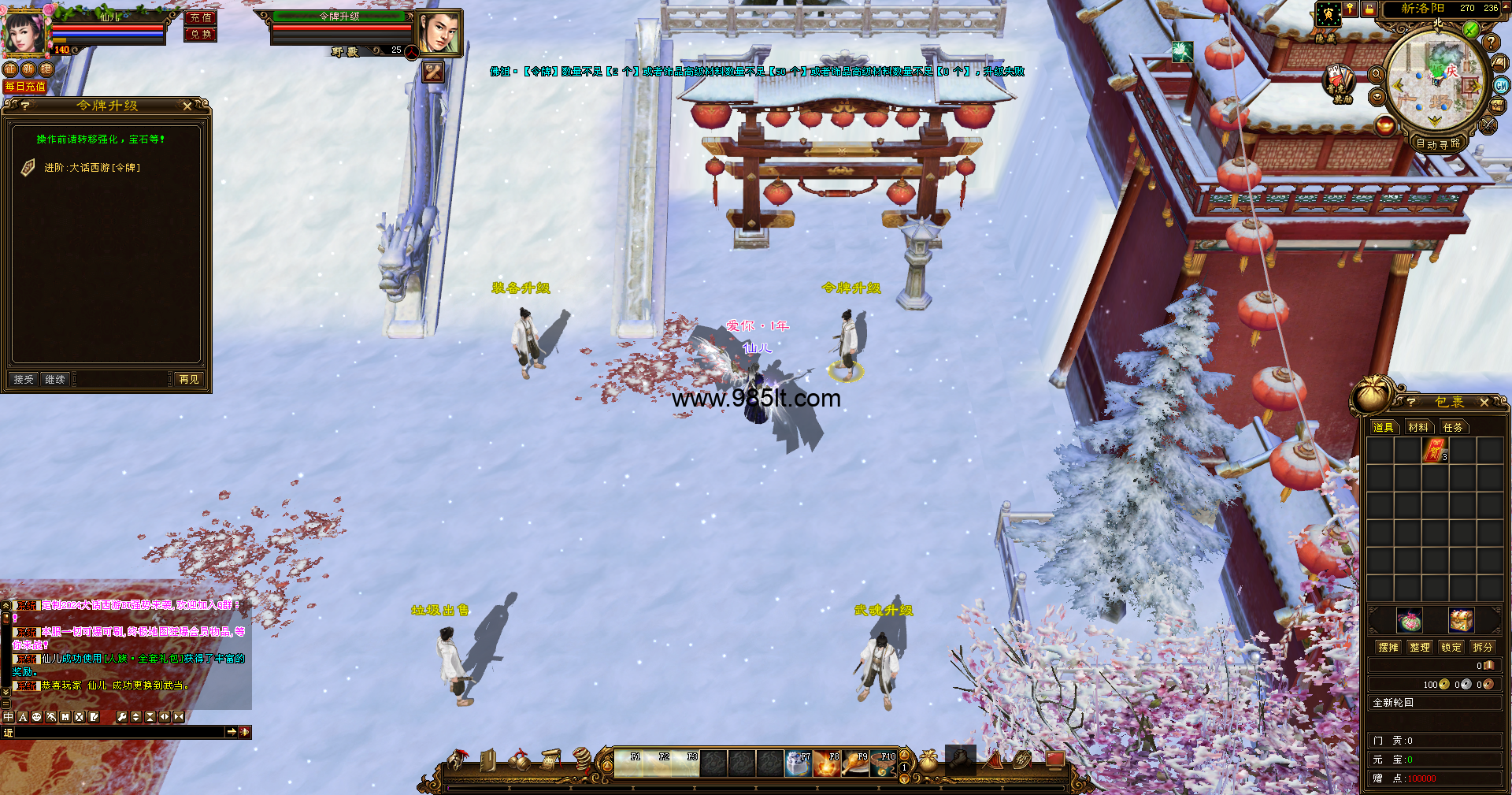Open the 每日充值 daily recharge button
The width and height of the screenshot is (1512, 795).
click(25, 87)
